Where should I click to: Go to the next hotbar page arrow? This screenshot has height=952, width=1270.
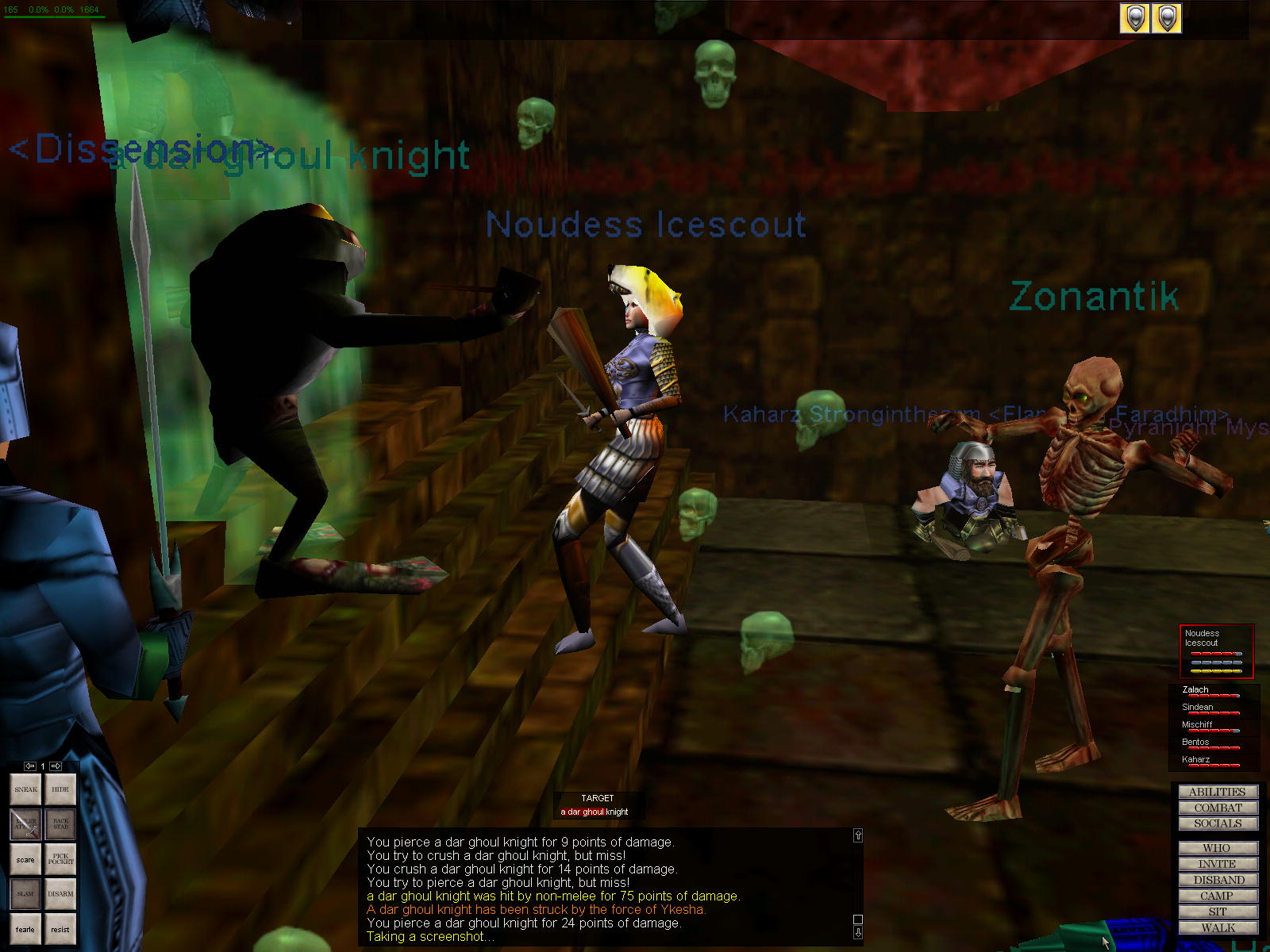pyautogui.click(x=56, y=766)
